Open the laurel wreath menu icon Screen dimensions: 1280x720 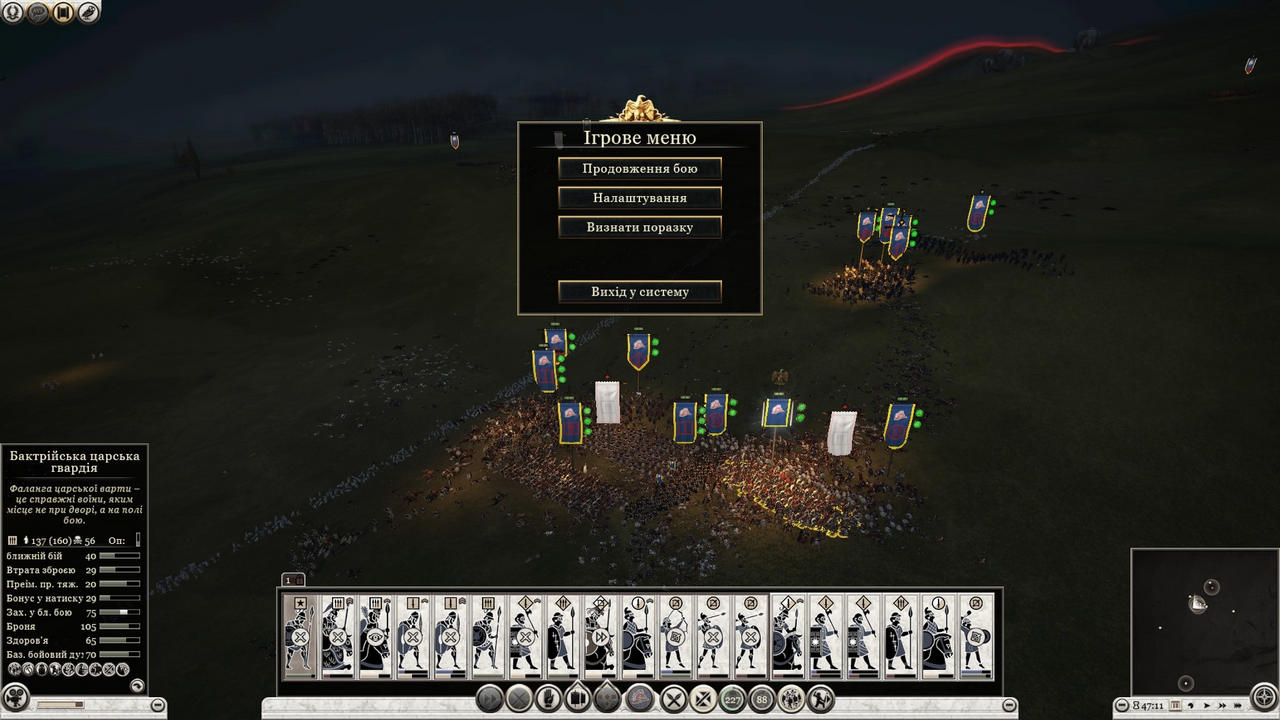[13, 13]
